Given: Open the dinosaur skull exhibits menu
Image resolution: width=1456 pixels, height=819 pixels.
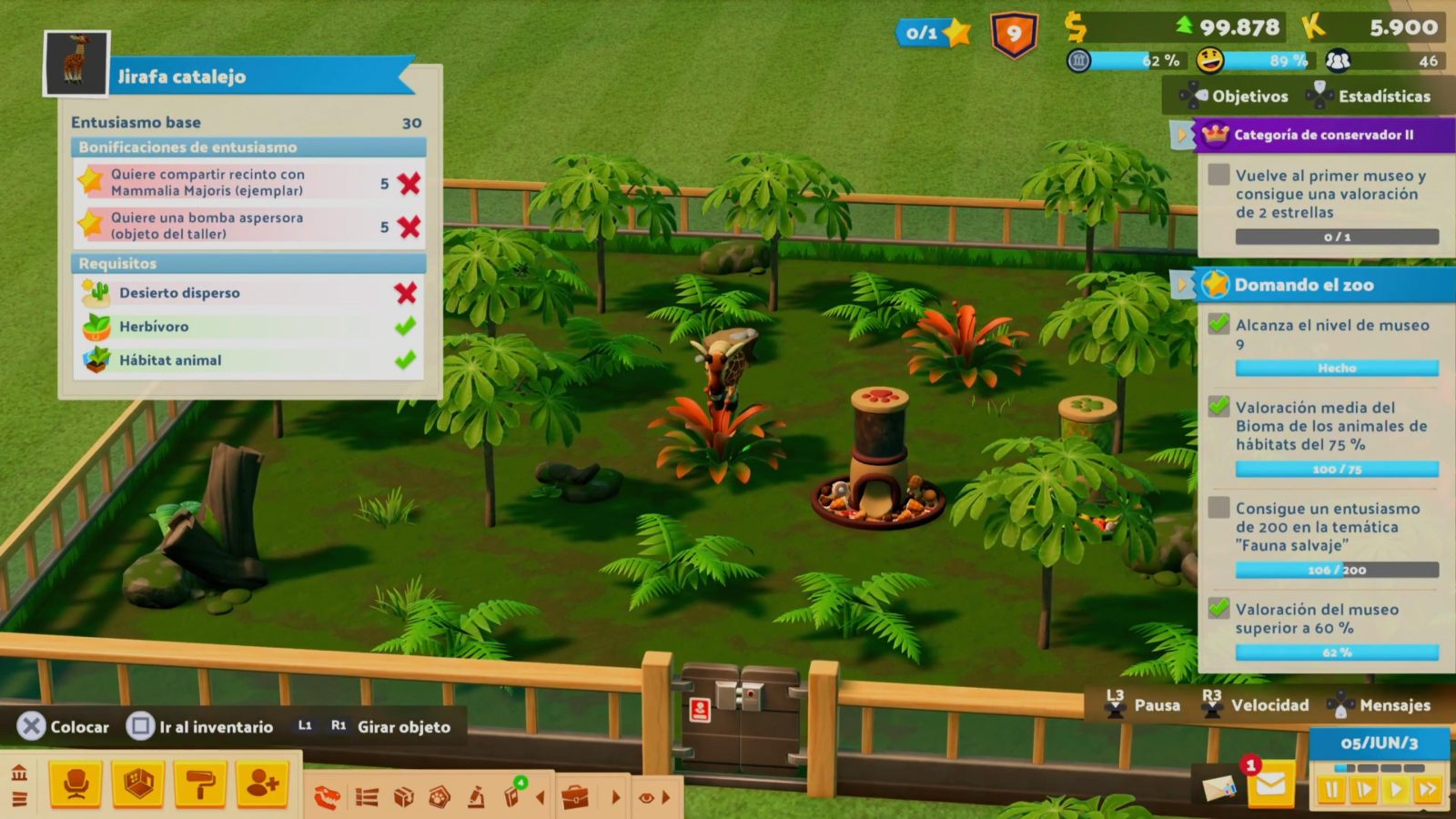Looking at the screenshot, I should point(328,798).
